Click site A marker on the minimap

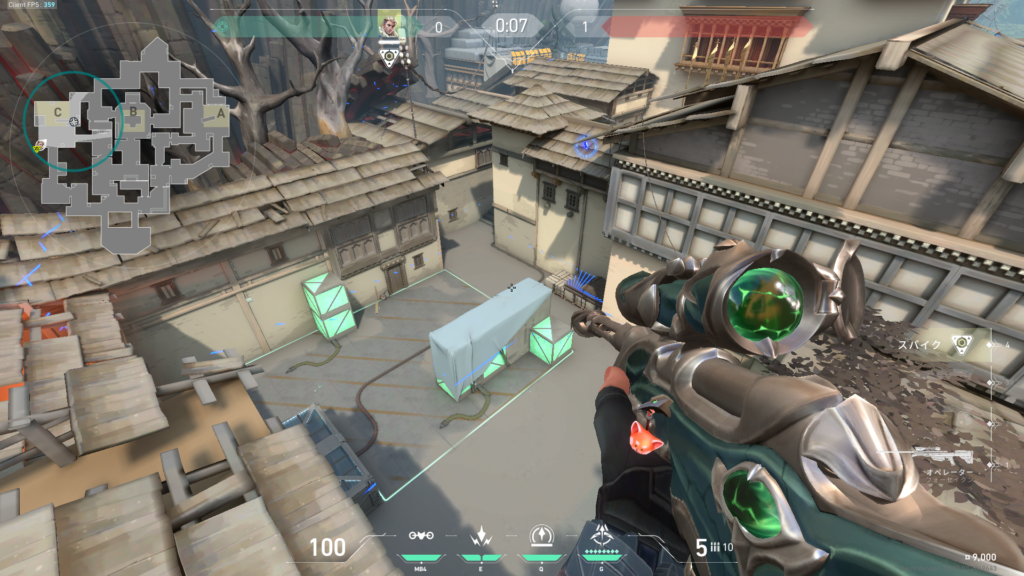tap(220, 114)
